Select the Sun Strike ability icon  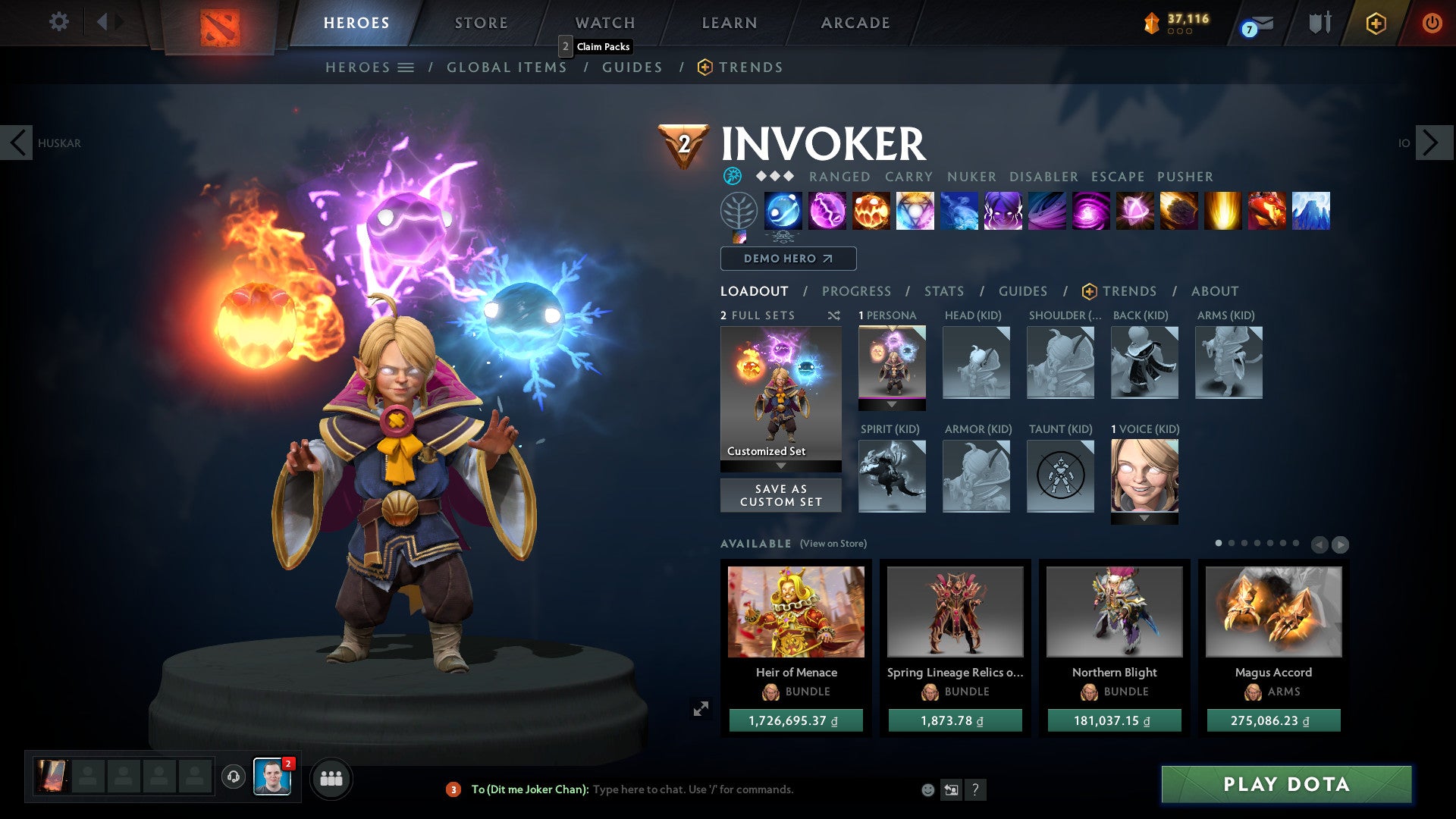click(1224, 212)
